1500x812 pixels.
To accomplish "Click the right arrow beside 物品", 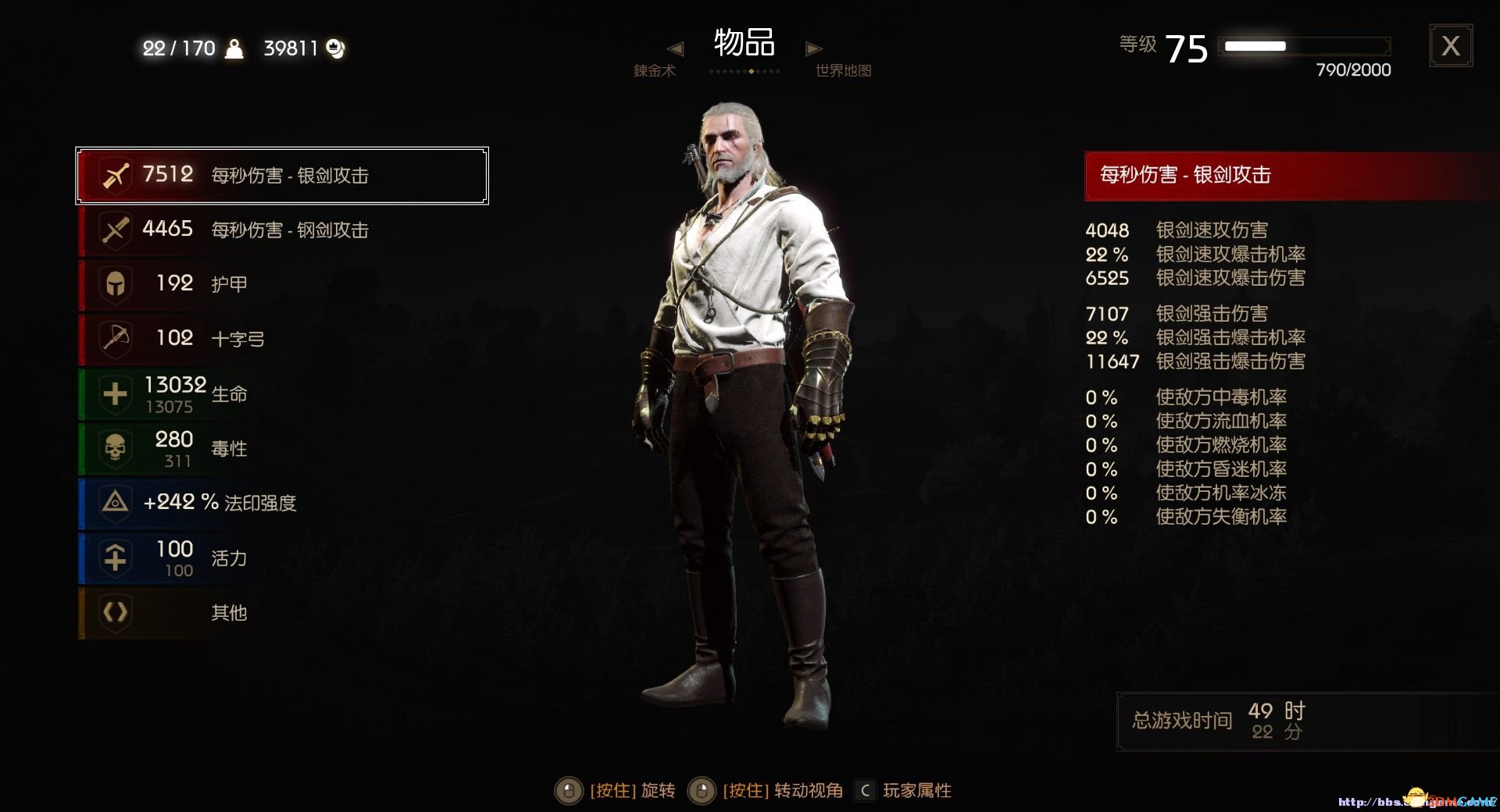I will coord(813,48).
